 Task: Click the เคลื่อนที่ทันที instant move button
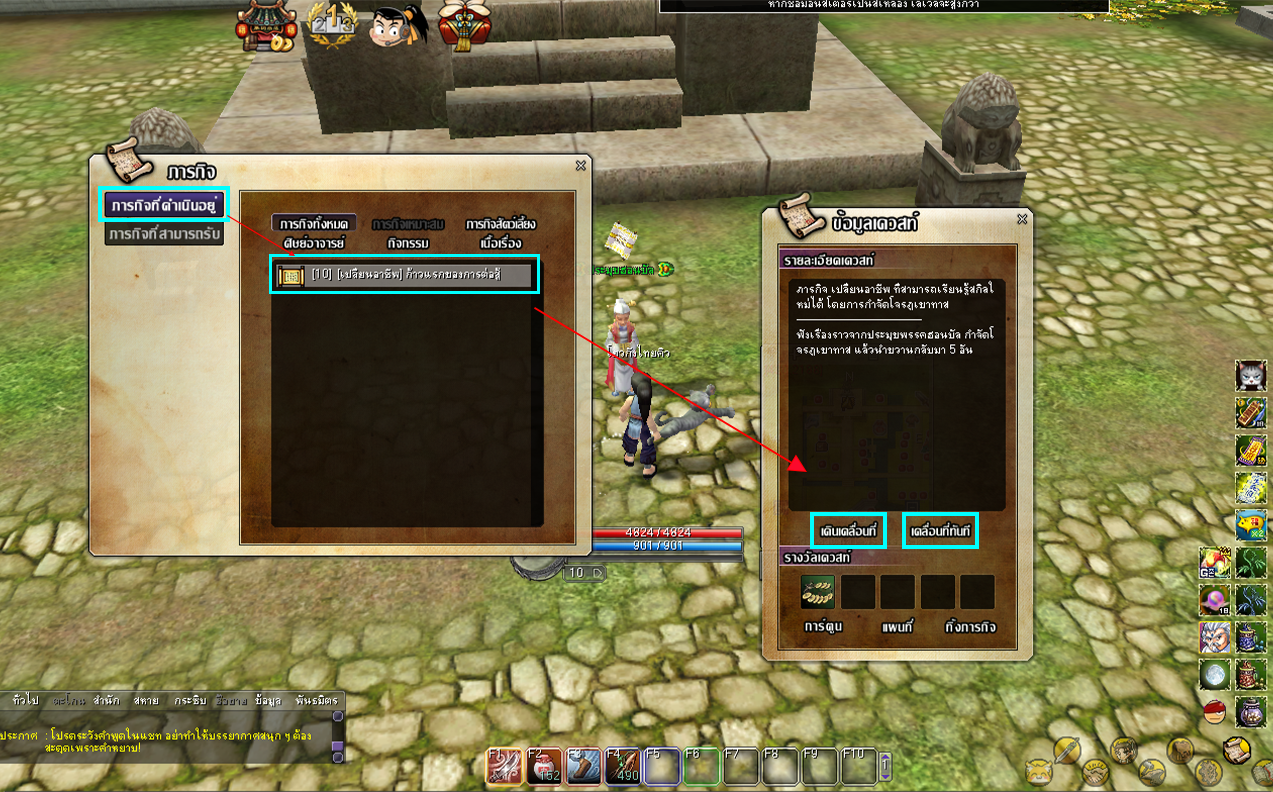click(940, 529)
